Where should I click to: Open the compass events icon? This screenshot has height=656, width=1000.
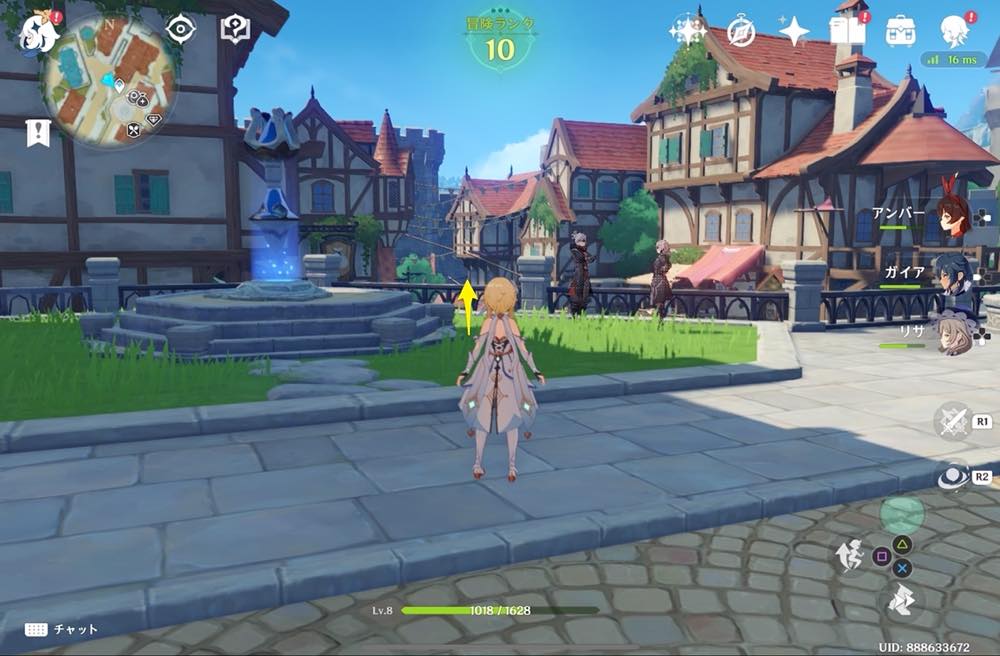point(740,31)
